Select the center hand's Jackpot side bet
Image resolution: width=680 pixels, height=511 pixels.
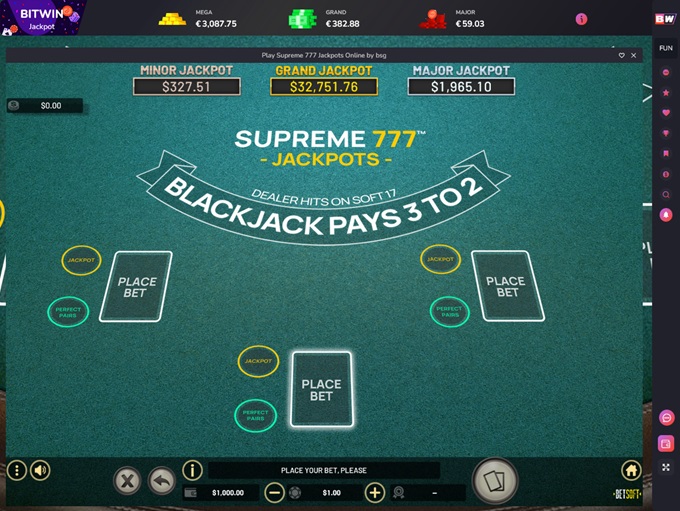coord(258,361)
